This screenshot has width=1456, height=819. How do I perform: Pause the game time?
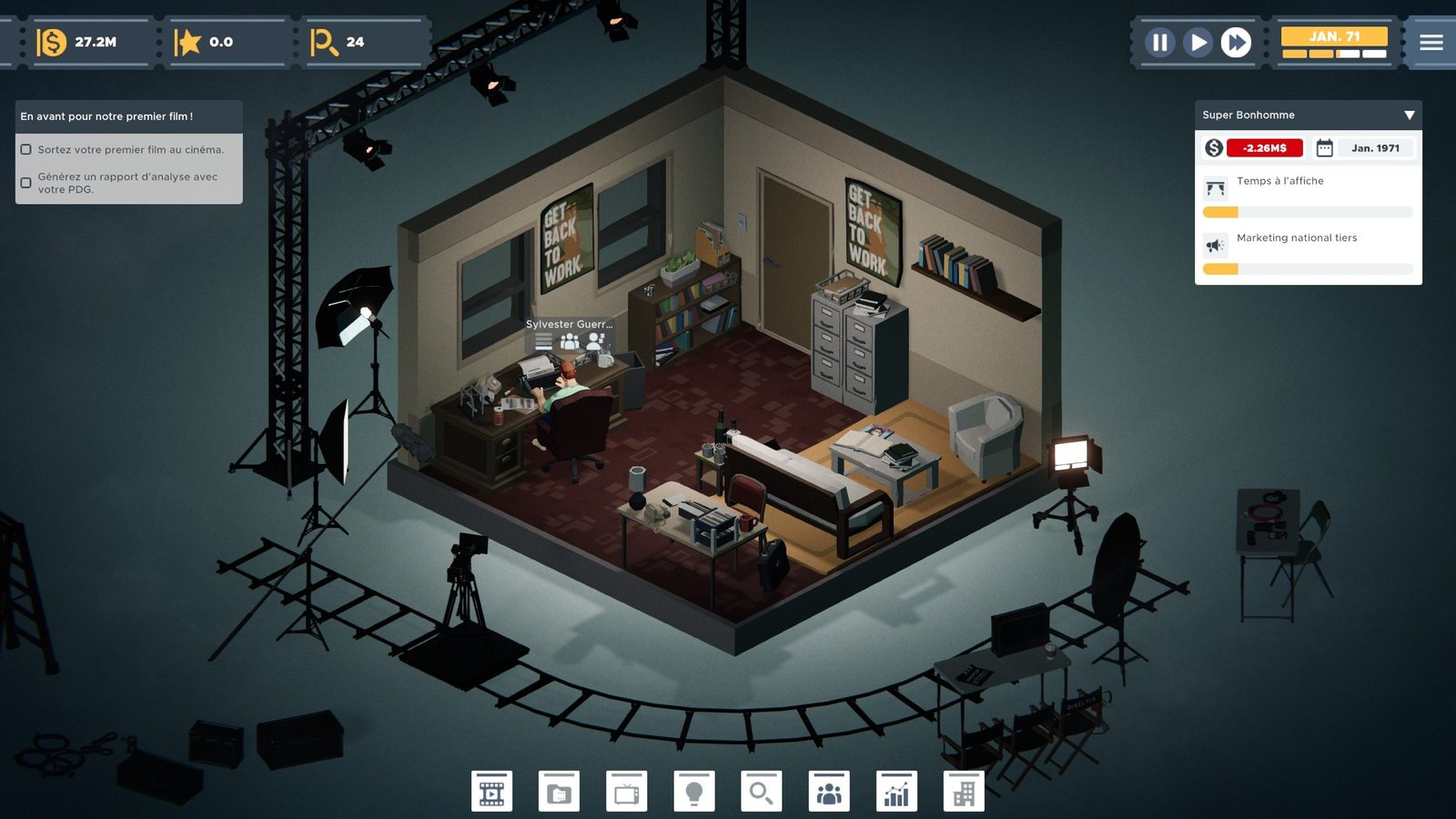[x=1159, y=43]
